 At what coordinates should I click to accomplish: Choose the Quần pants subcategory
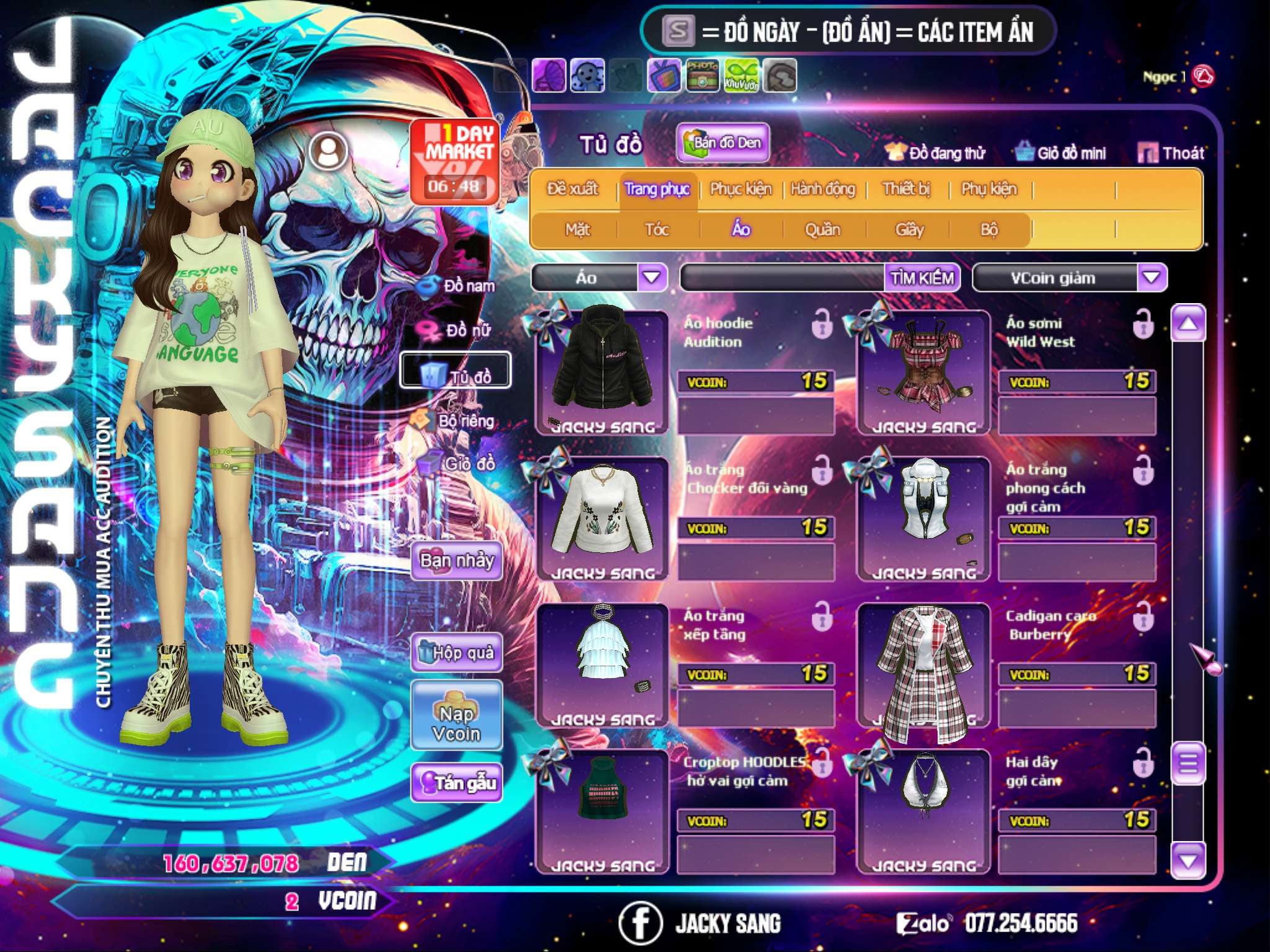[822, 230]
